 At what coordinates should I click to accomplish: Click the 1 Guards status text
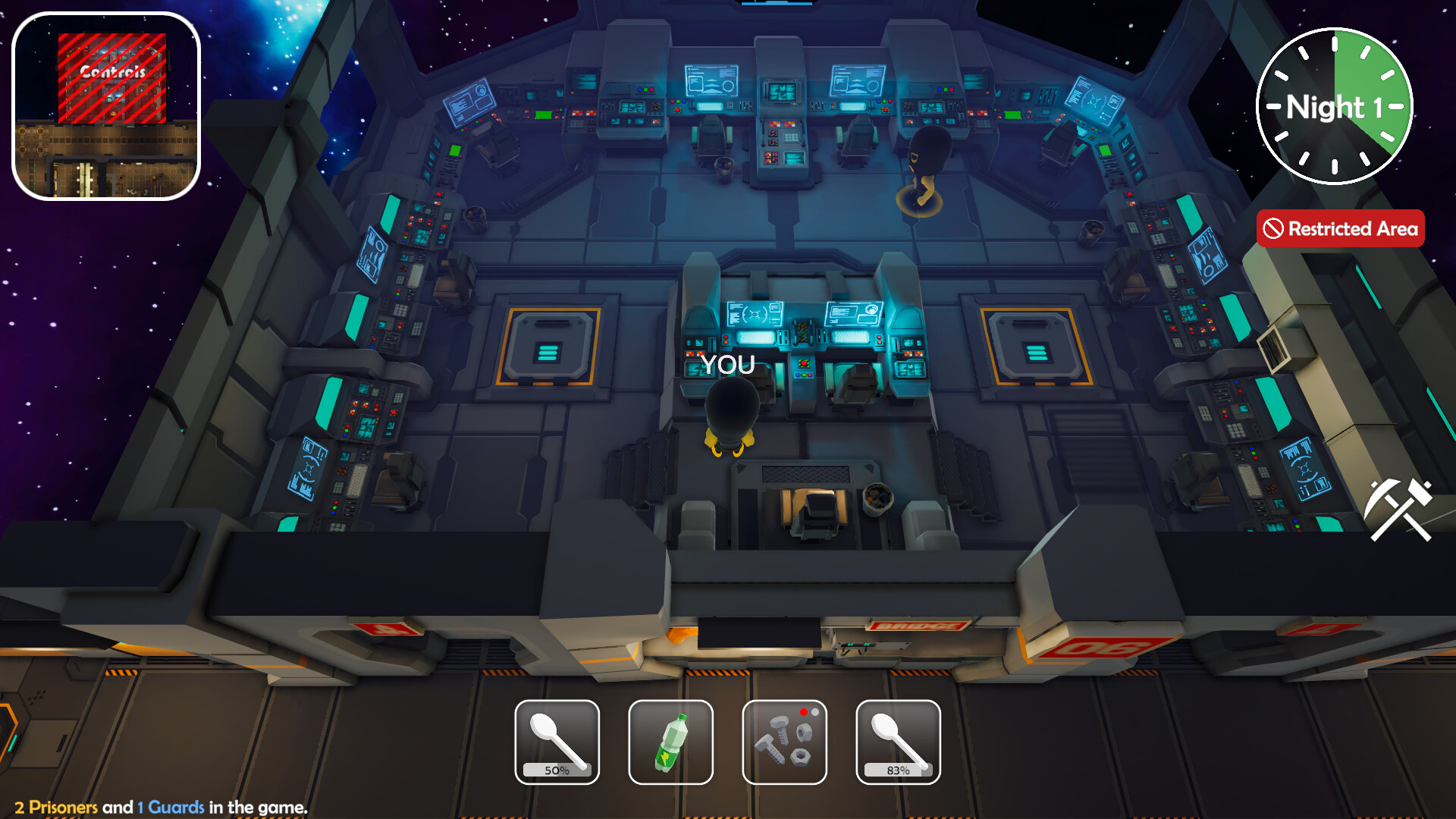click(168, 807)
